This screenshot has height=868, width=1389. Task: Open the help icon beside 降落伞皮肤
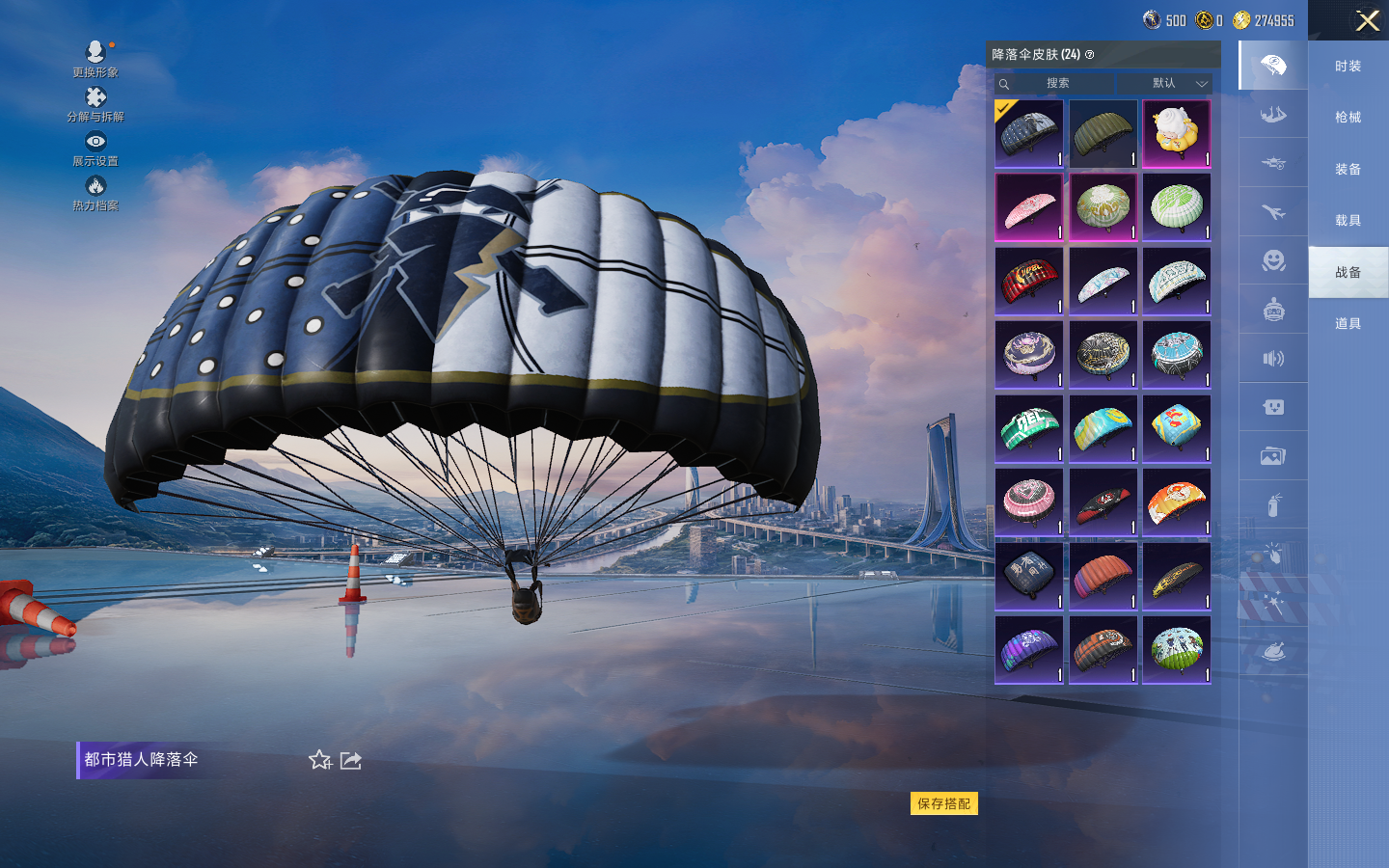coord(1090,55)
